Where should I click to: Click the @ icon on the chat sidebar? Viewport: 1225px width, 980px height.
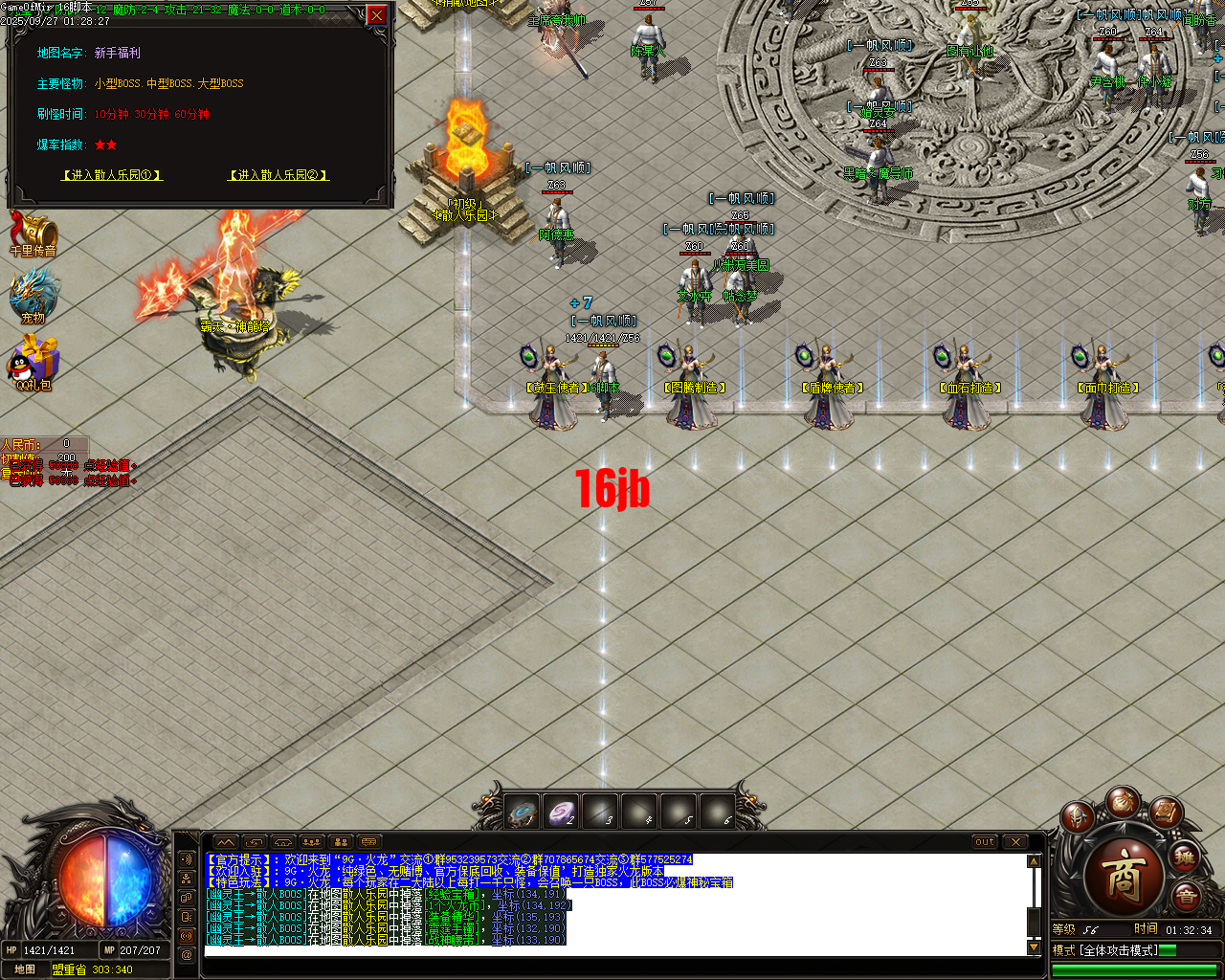click(187, 954)
